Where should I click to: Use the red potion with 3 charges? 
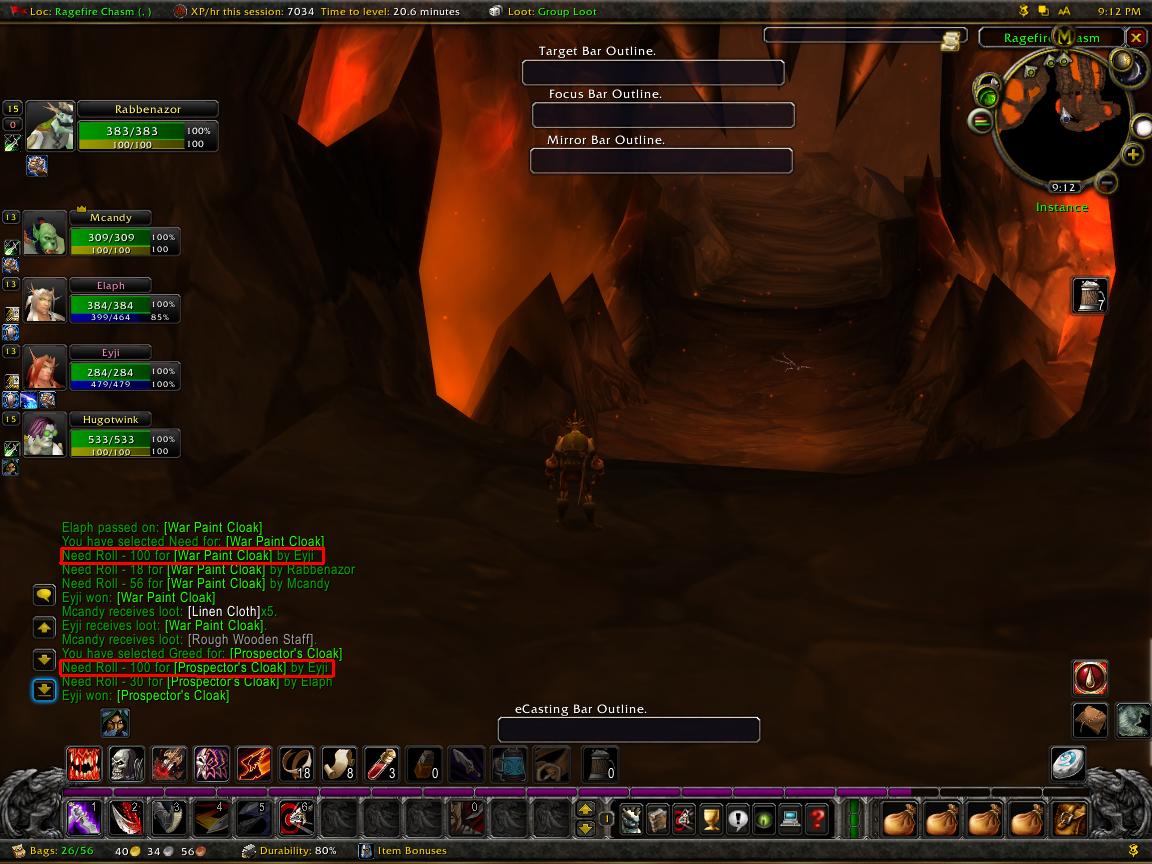tap(381, 764)
